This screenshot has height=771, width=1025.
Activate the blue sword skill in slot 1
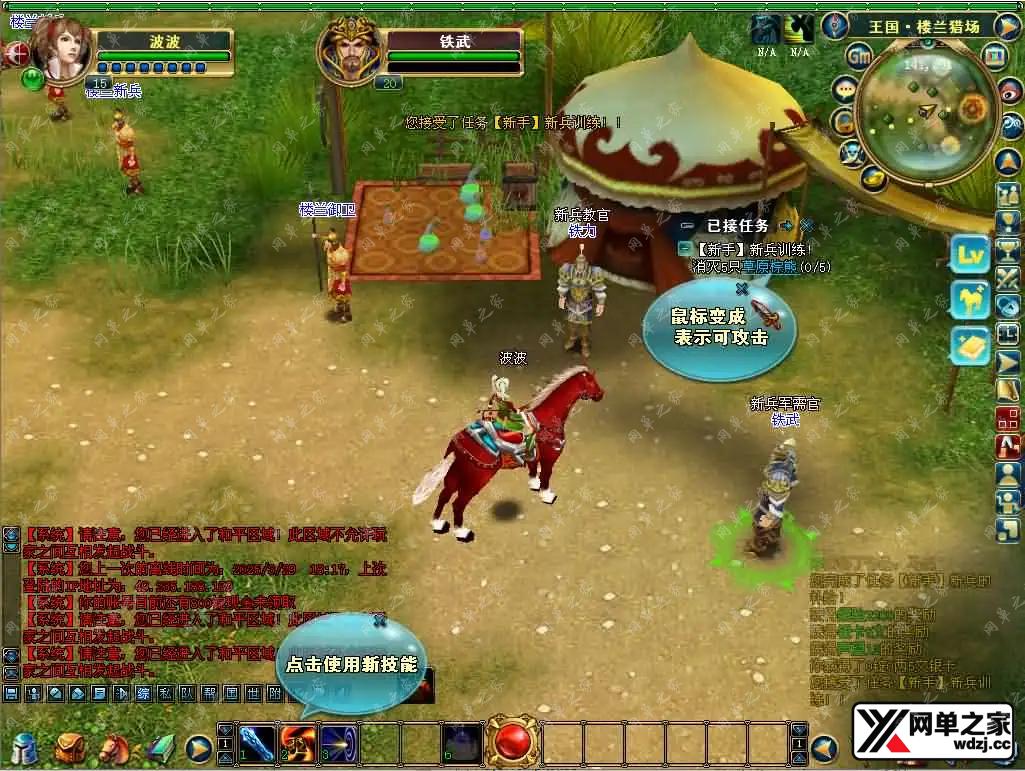pos(258,743)
